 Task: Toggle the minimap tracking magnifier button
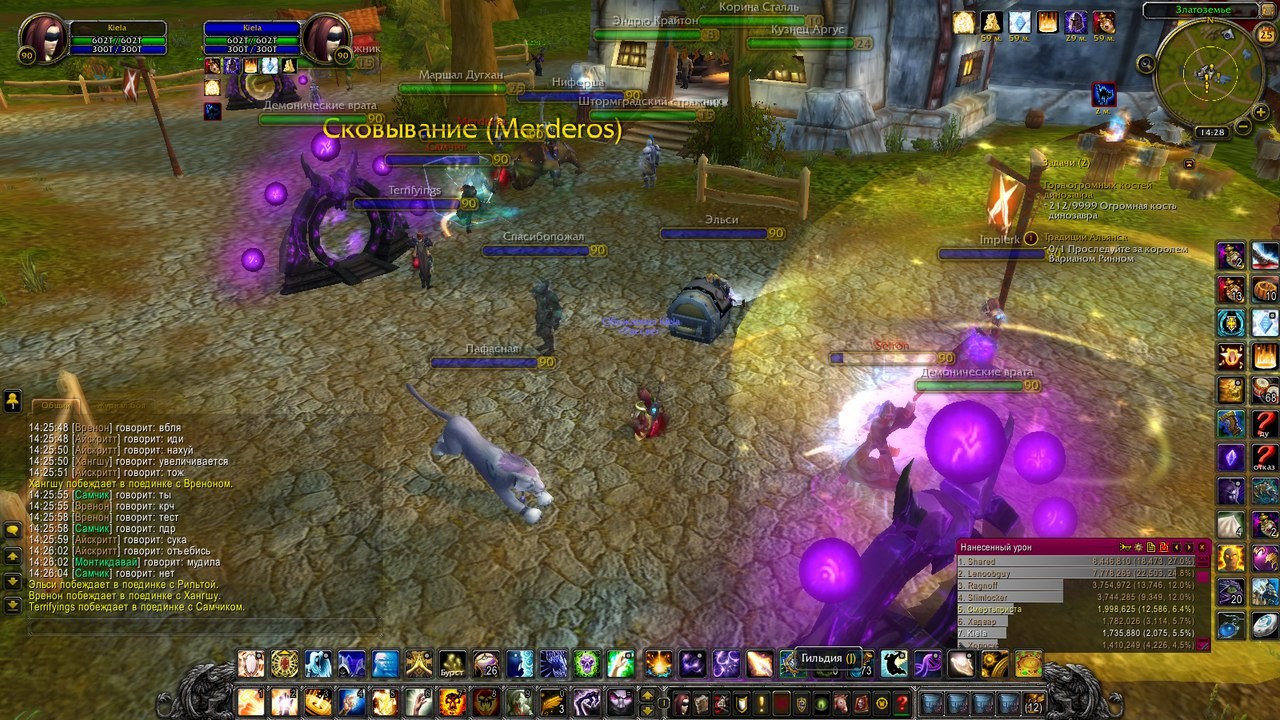(x=1146, y=64)
